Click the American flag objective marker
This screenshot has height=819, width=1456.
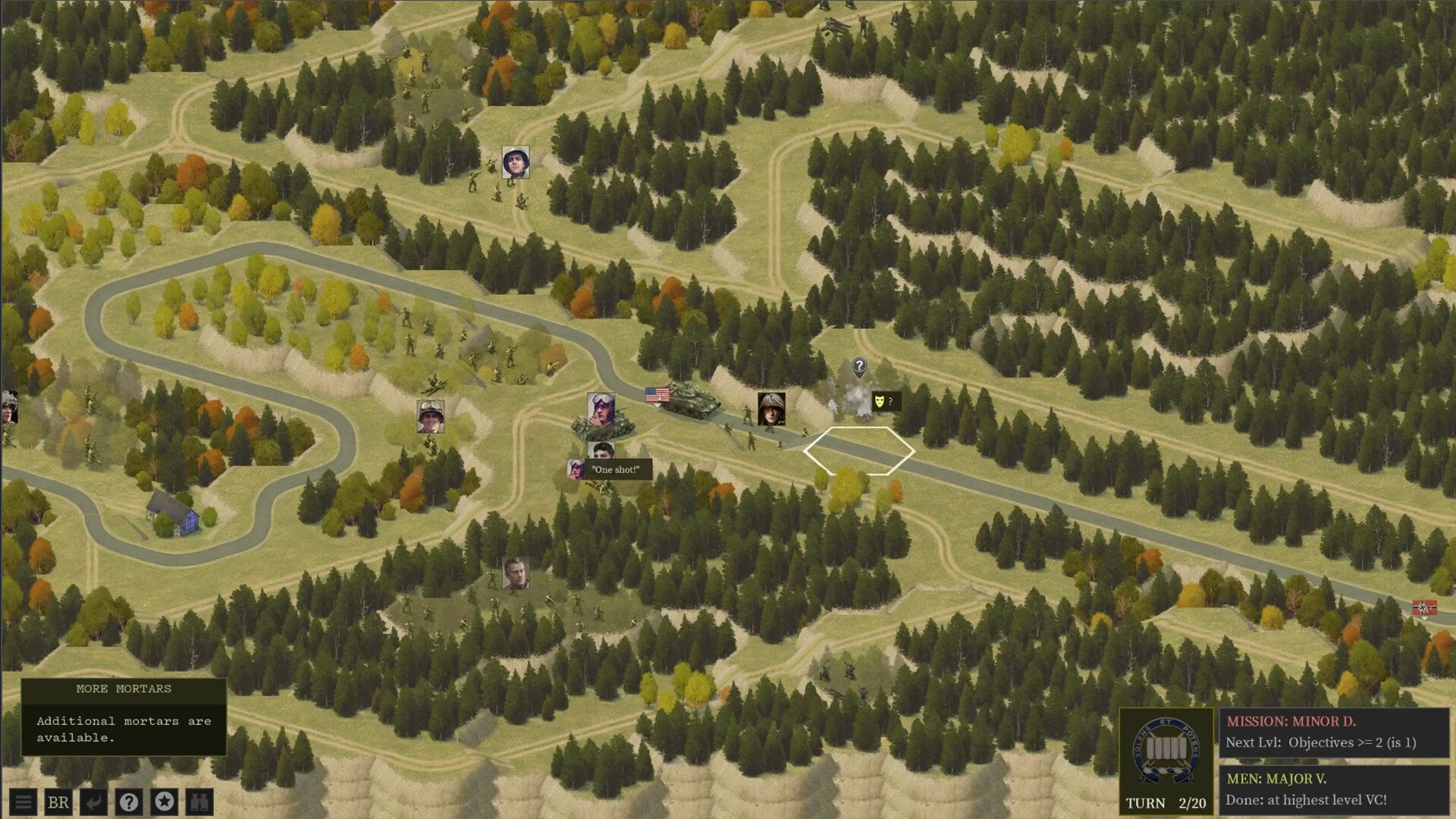(657, 394)
